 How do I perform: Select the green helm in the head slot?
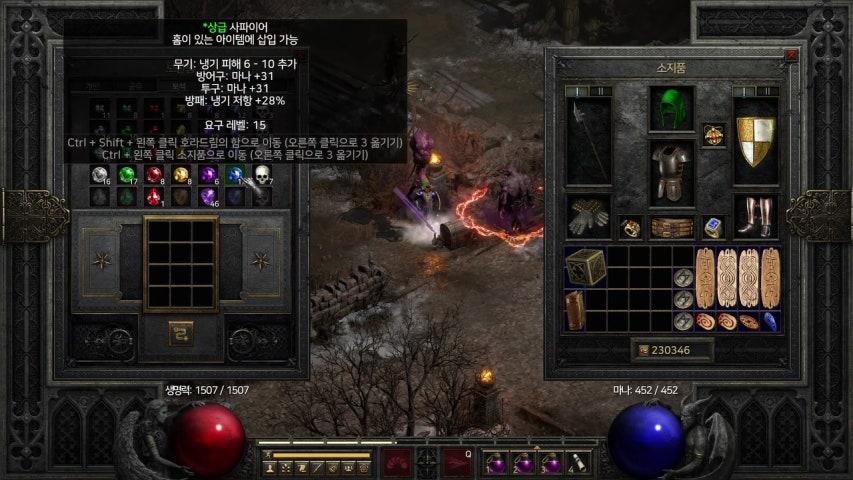pos(671,108)
